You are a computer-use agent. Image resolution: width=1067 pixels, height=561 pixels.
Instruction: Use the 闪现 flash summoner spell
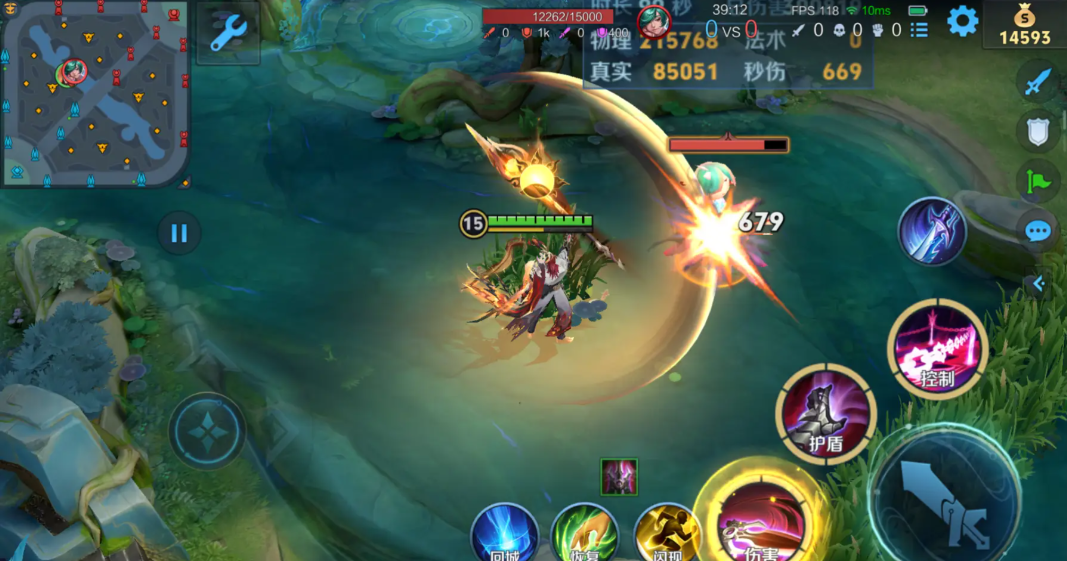click(666, 534)
